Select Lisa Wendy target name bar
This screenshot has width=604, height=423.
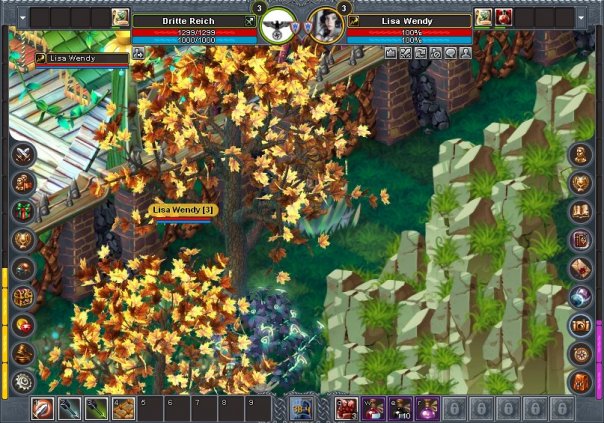click(410, 19)
